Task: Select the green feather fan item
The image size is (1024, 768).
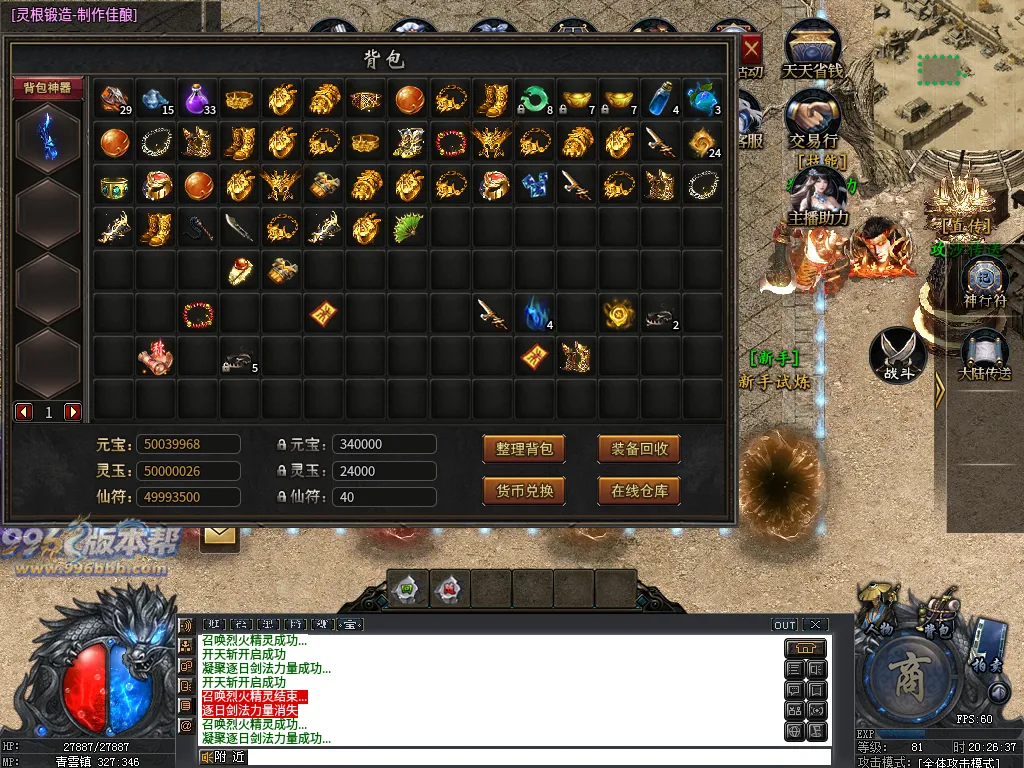Action: click(408, 228)
